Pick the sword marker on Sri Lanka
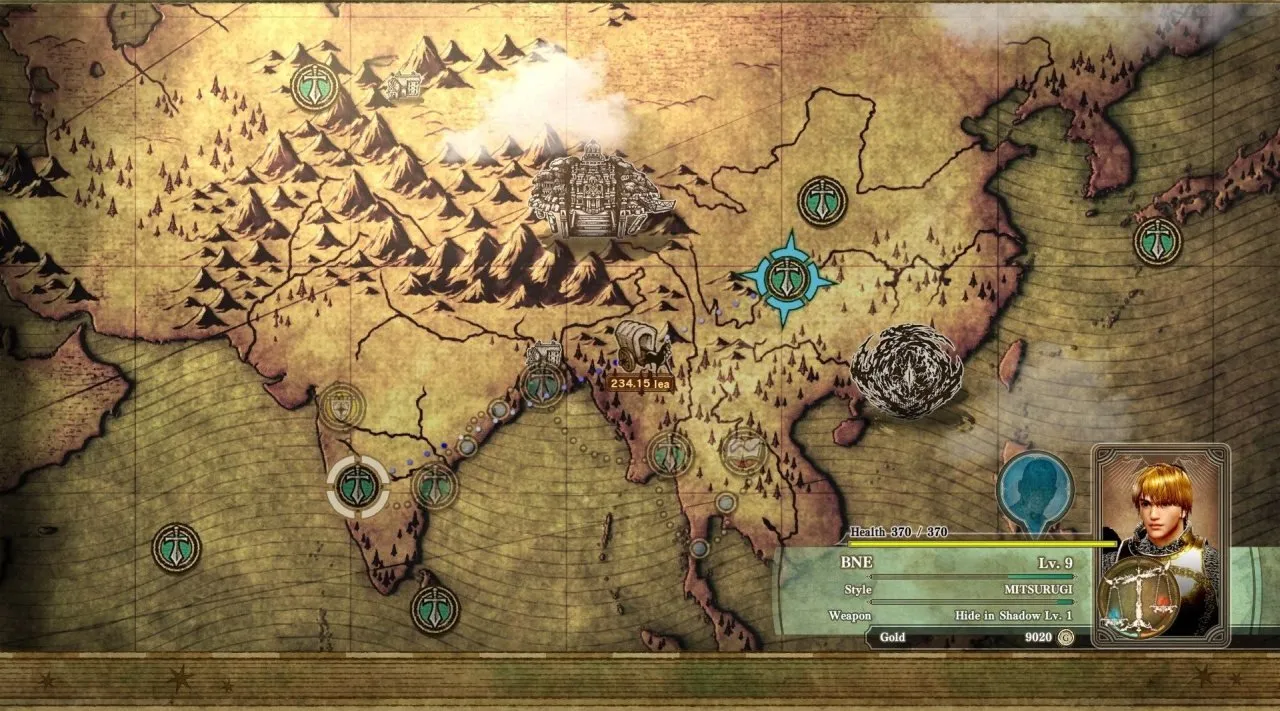This screenshot has width=1280, height=711. pyautogui.click(x=434, y=608)
